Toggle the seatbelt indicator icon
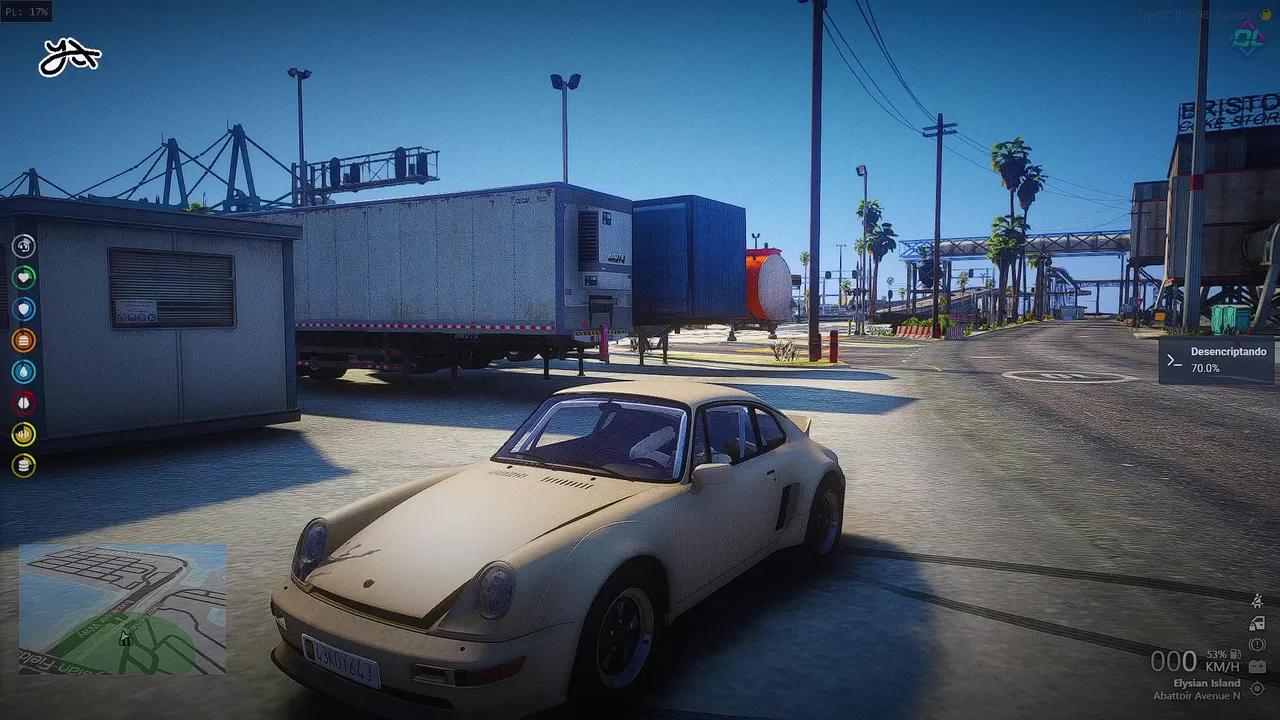 (1257, 601)
